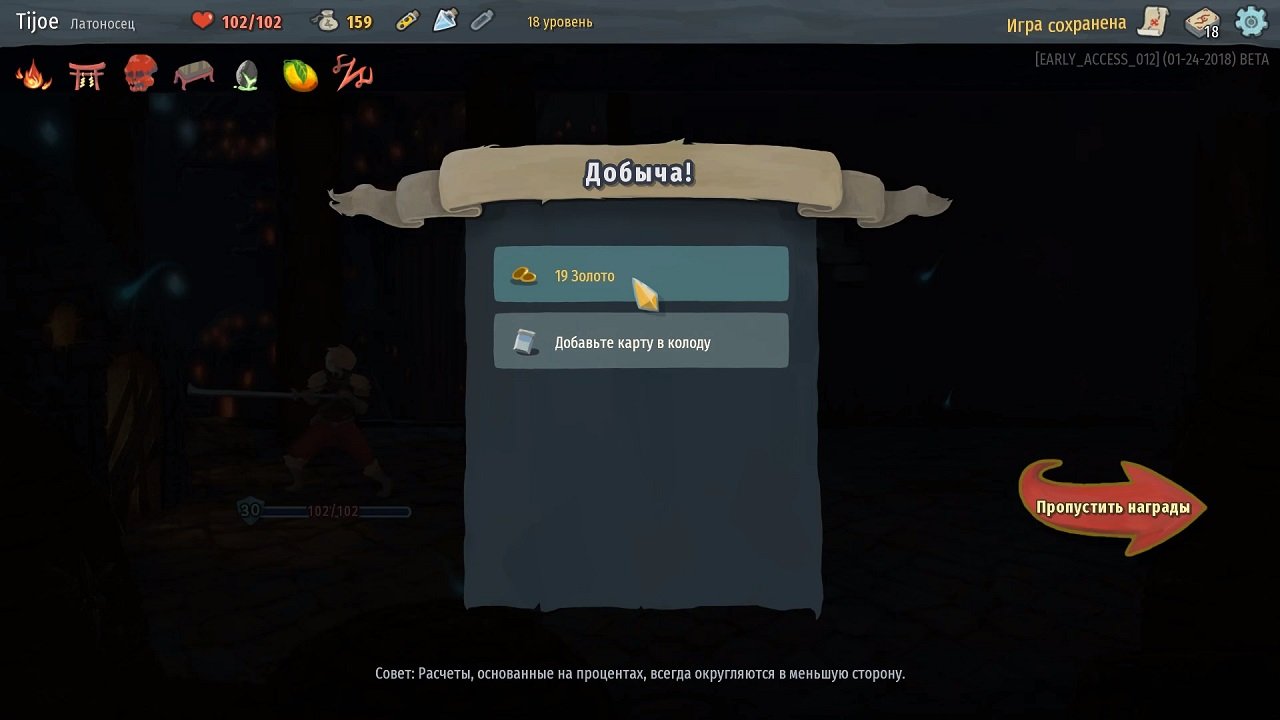Inspect the hatching egg relic
This screenshot has height=720, width=1280.
tap(246, 75)
